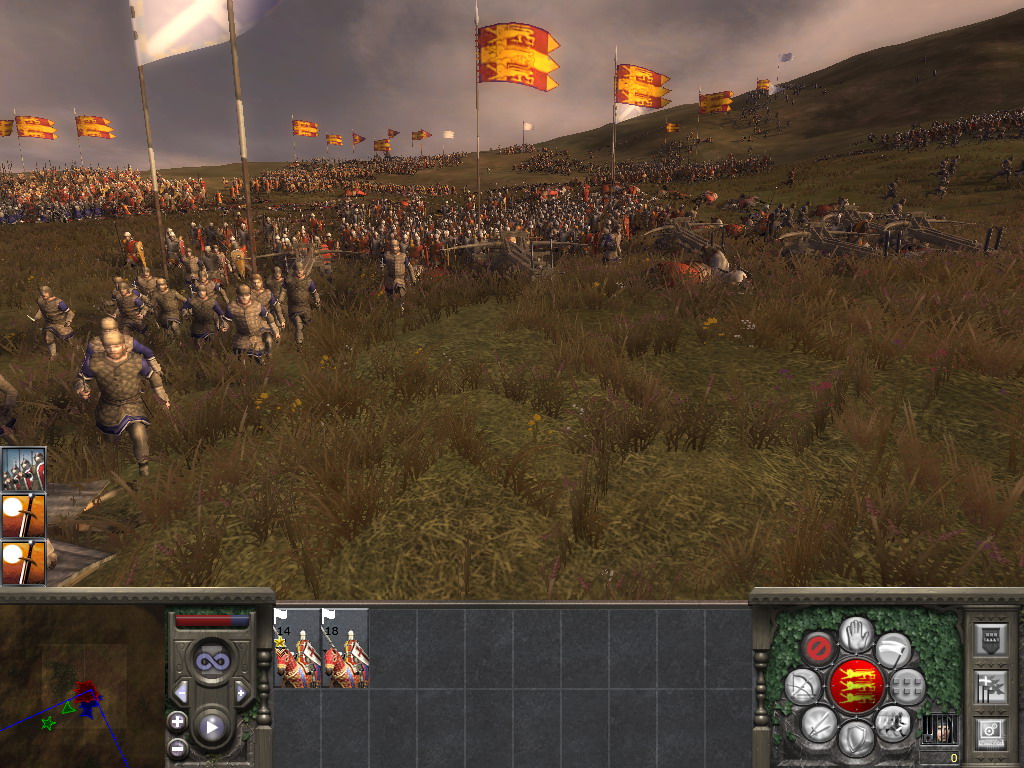
Task: Open group formations with the shield panel button
Action: click(x=990, y=640)
